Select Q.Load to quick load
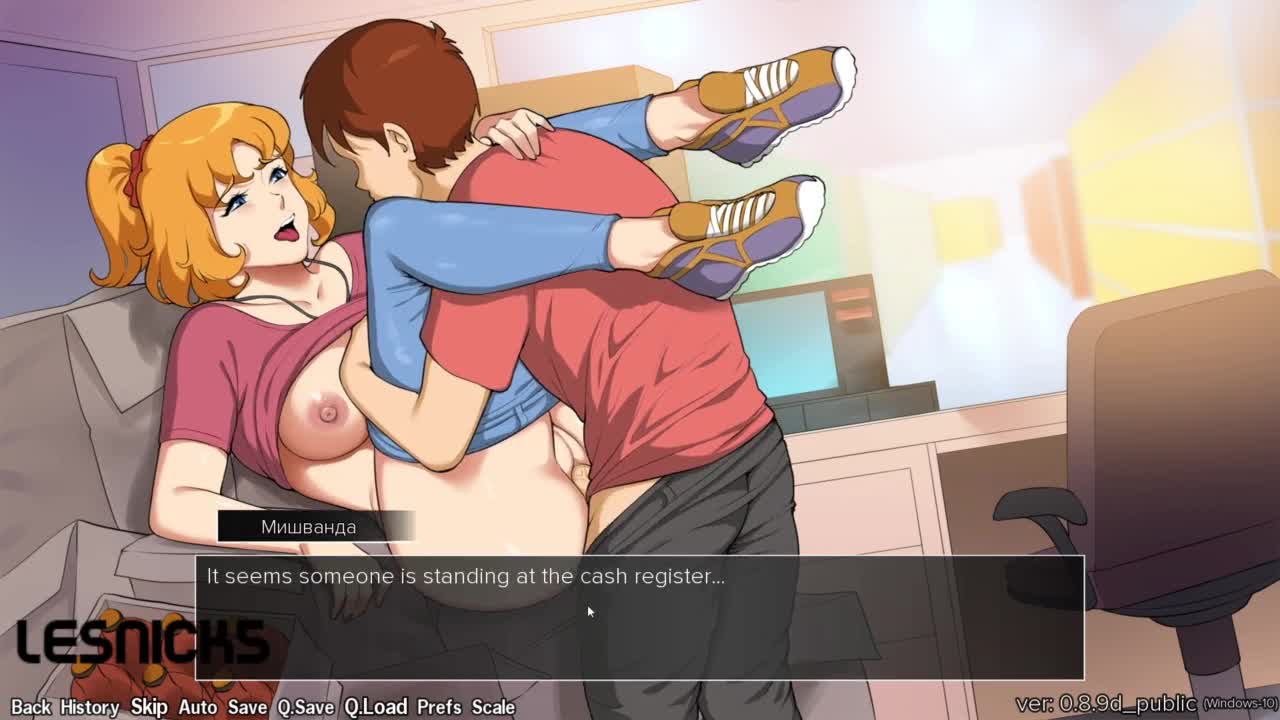 pyautogui.click(x=375, y=706)
